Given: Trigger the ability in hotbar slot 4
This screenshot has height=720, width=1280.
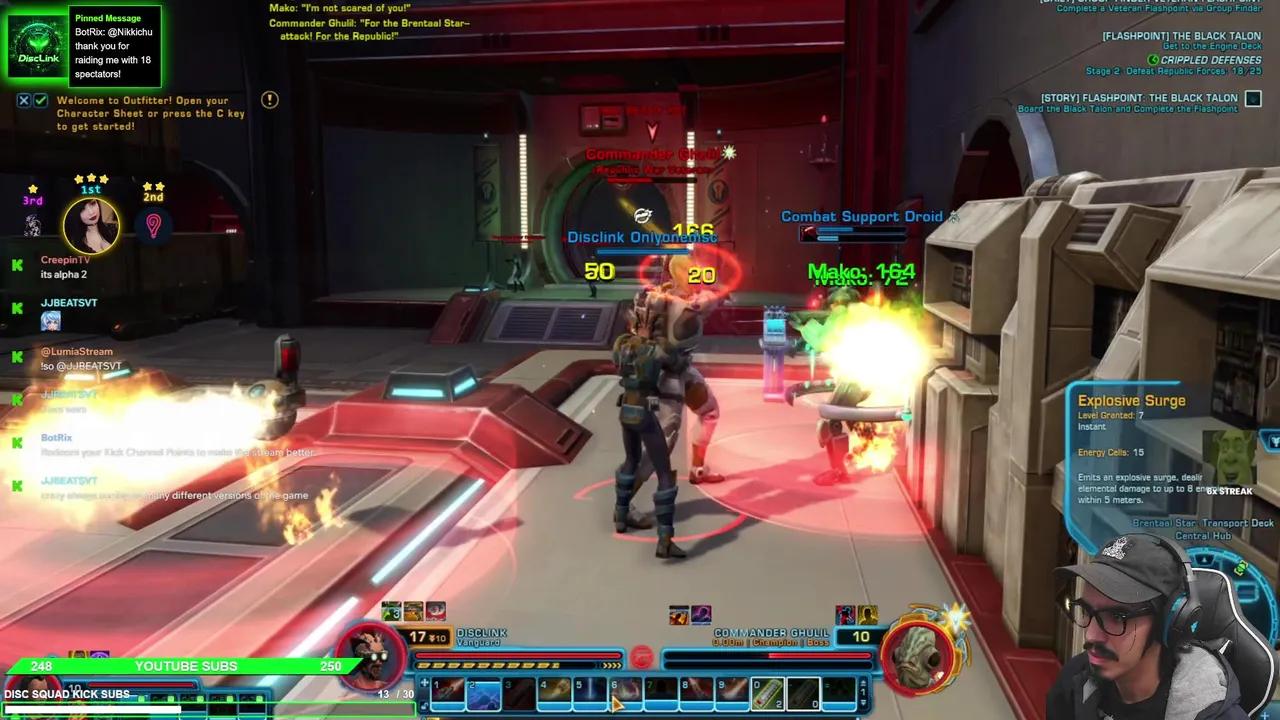Looking at the screenshot, I should (554, 694).
